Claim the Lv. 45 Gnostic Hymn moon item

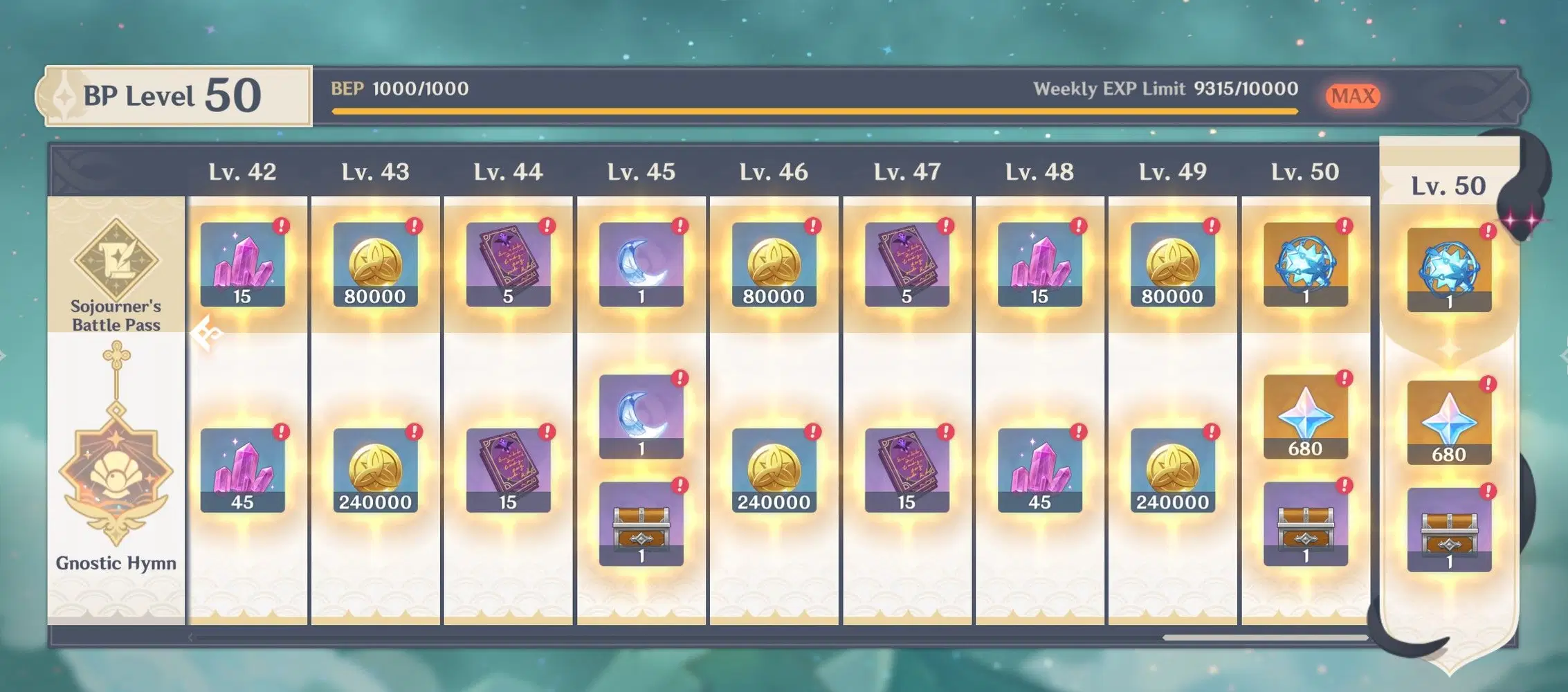coord(641,417)
